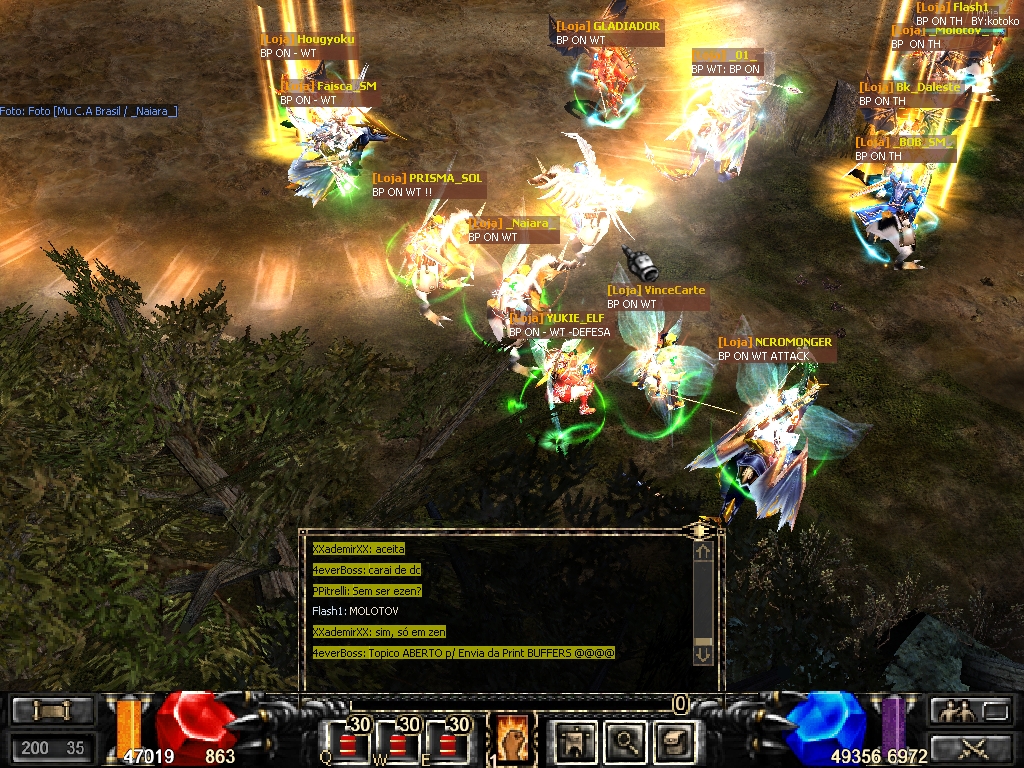This screenshot has width=1024, height=768.
Task: Click the chat window's top resize handle
Action: [701, 528]
